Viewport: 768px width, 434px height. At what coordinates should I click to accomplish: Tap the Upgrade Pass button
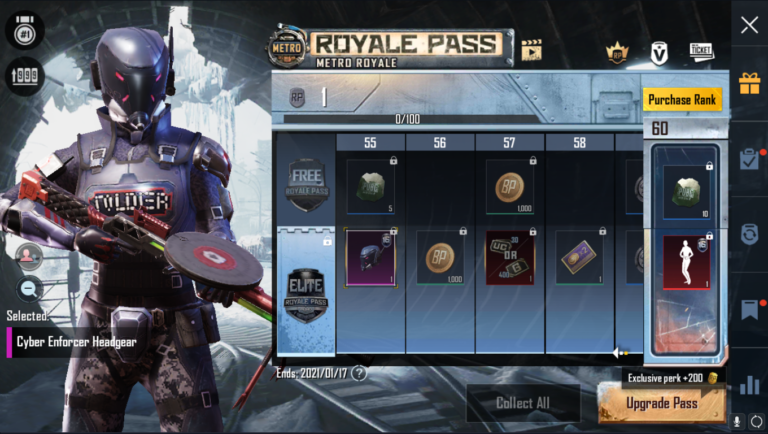click(x=661, y=403)
